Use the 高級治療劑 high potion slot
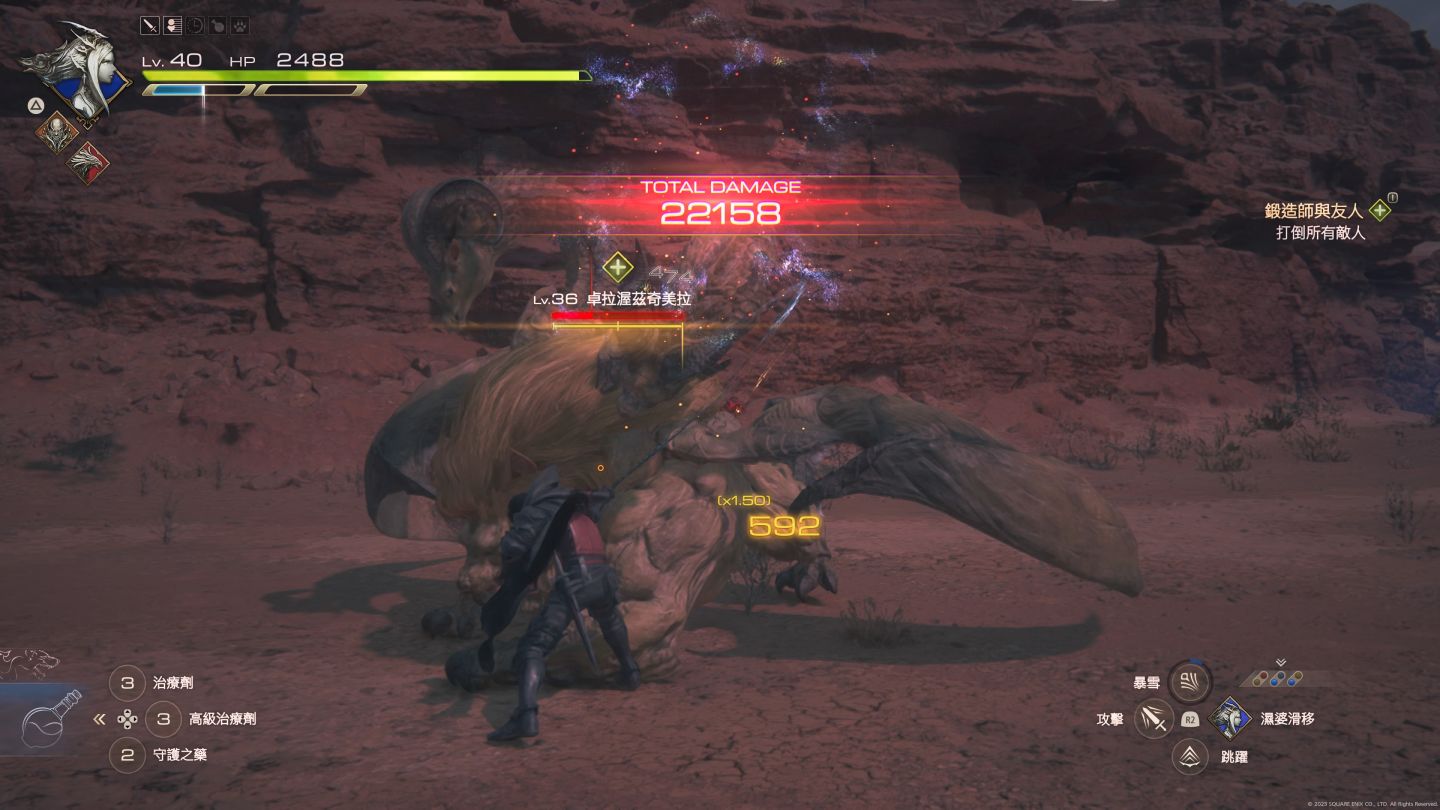The image size is (1440, 810). tap(163, 718)
